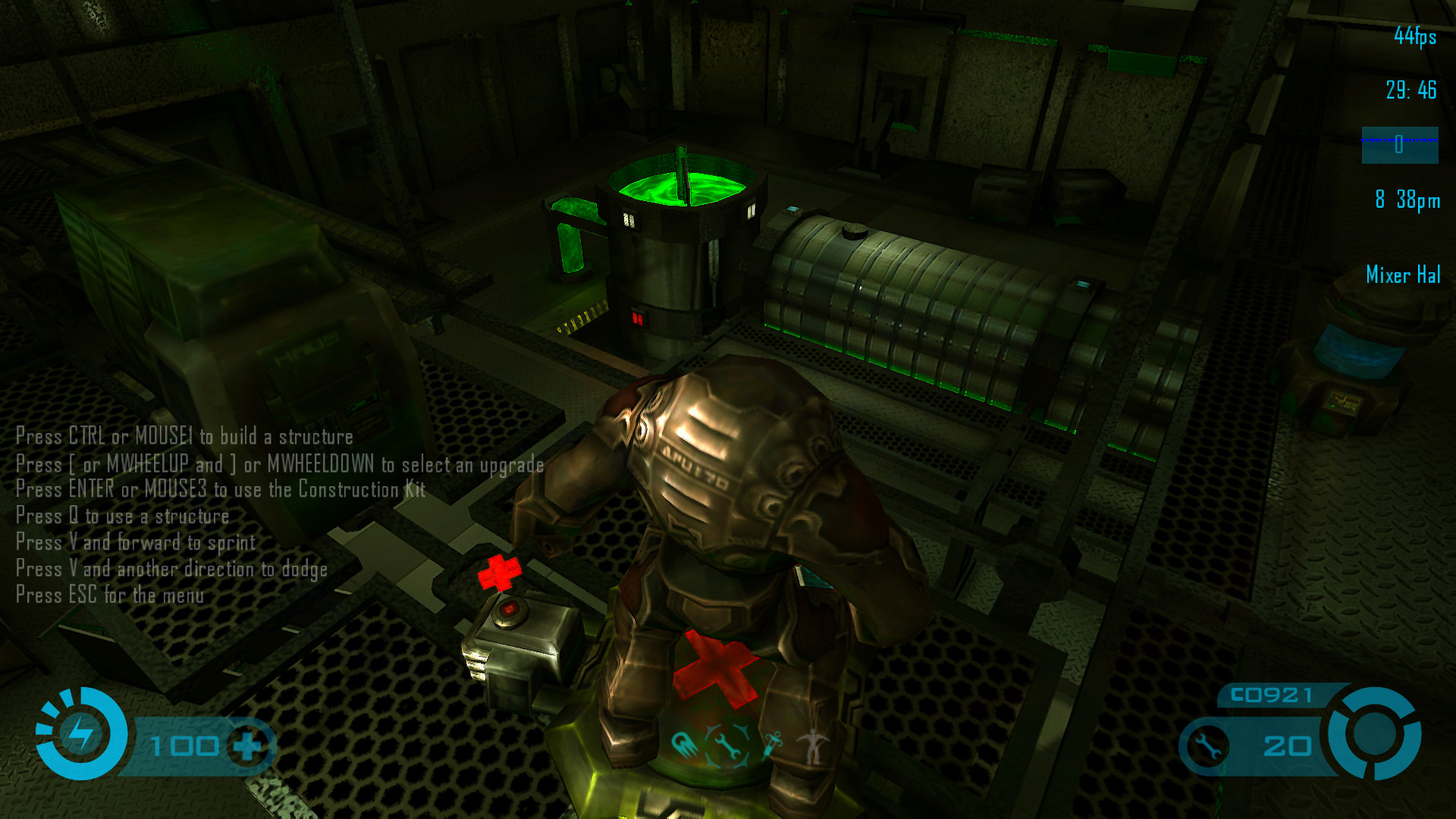Select the blaster weapon icon
1456x819 pixels.
[x=683, y=745]
